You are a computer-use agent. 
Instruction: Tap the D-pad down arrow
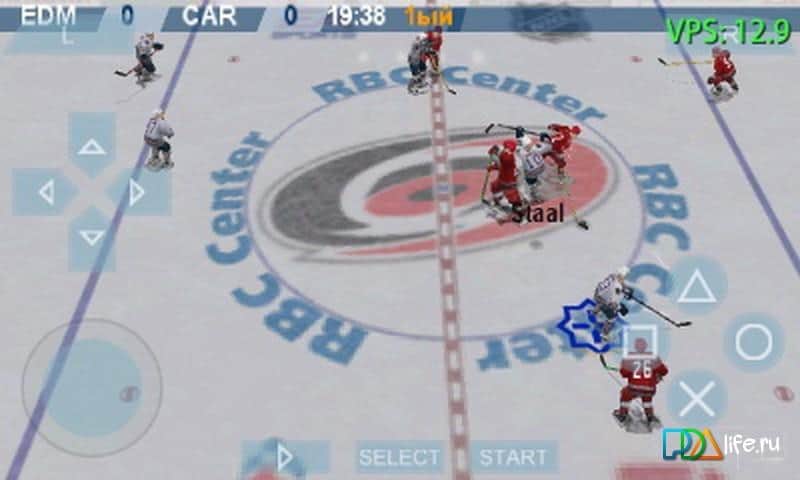tap(92, 238)
